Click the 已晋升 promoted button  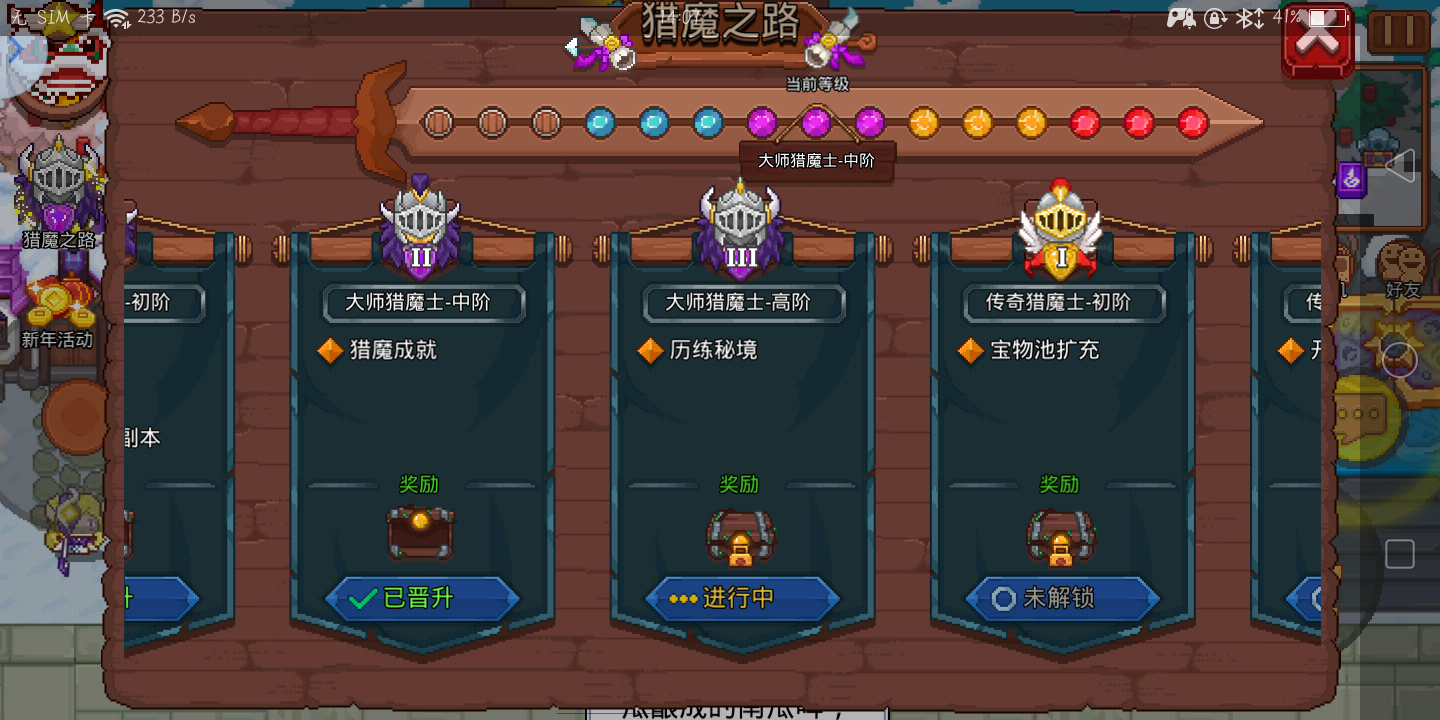(x=420, y=598)
